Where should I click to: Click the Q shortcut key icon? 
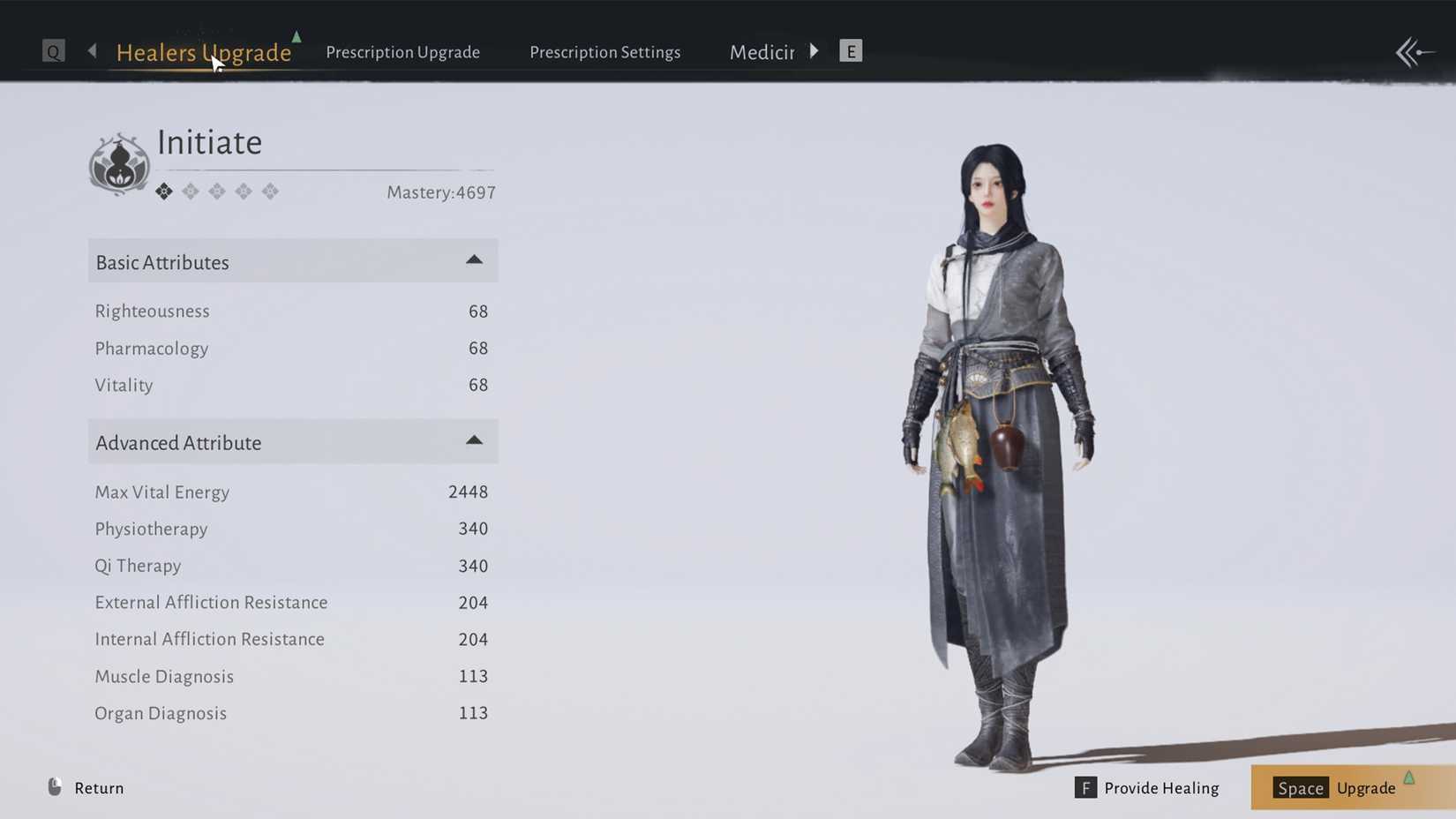coord(53,50)
